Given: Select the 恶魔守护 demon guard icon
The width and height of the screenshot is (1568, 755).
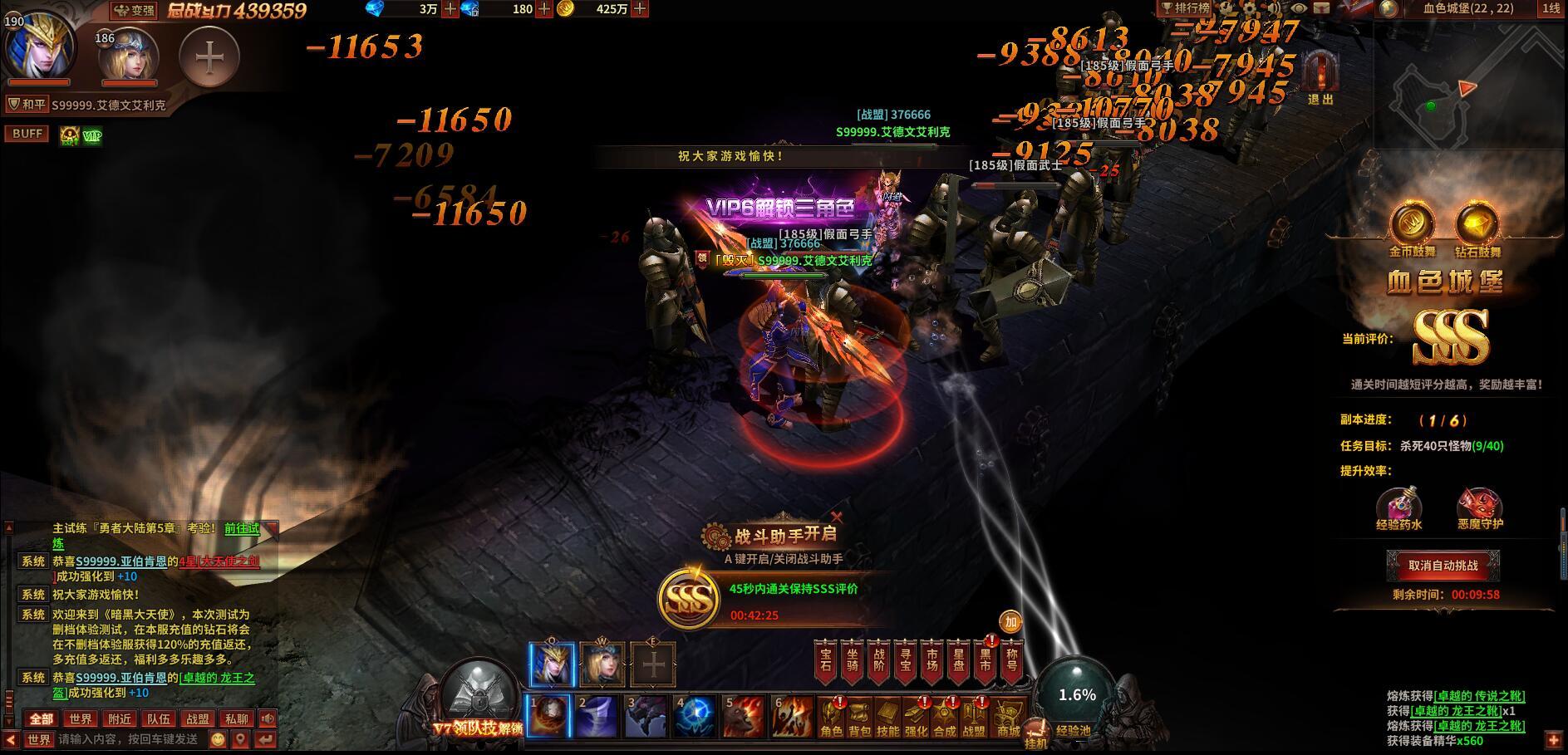Looking at the screenshot, I should pos(1479,505).
